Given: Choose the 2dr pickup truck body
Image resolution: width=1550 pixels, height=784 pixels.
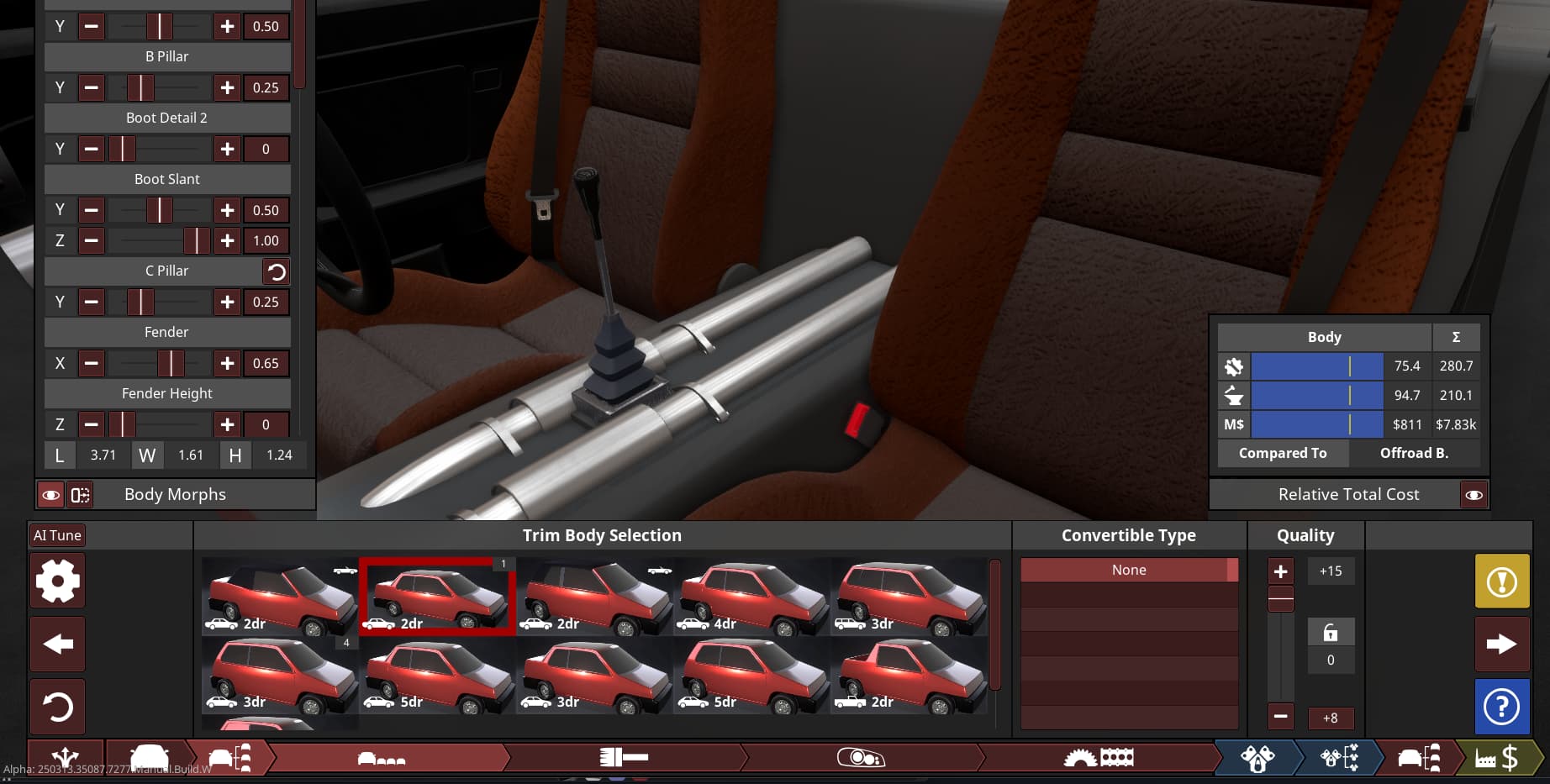Looking at the screenshot, I should click(908, 675).
